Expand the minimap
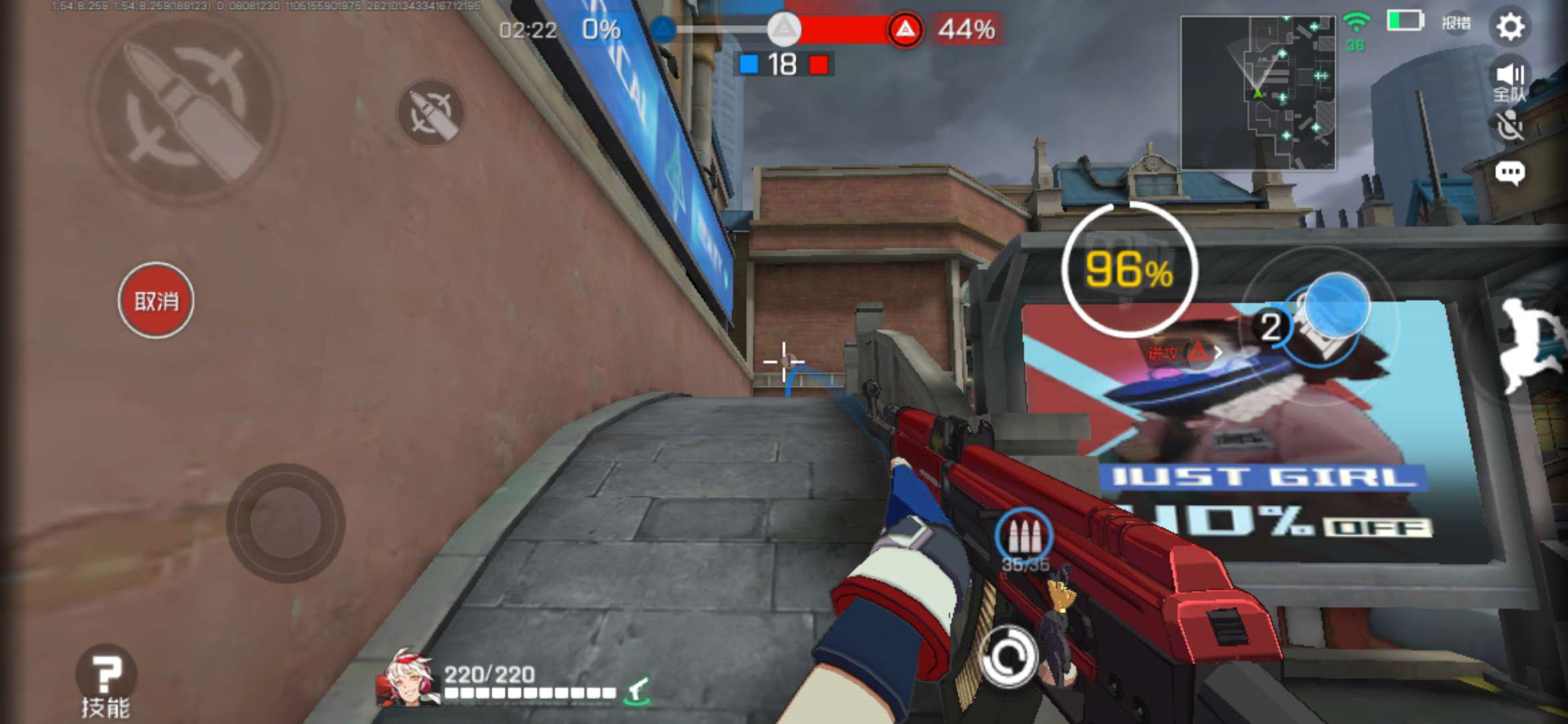The image size is (1568, 724). coord(1257,93)
